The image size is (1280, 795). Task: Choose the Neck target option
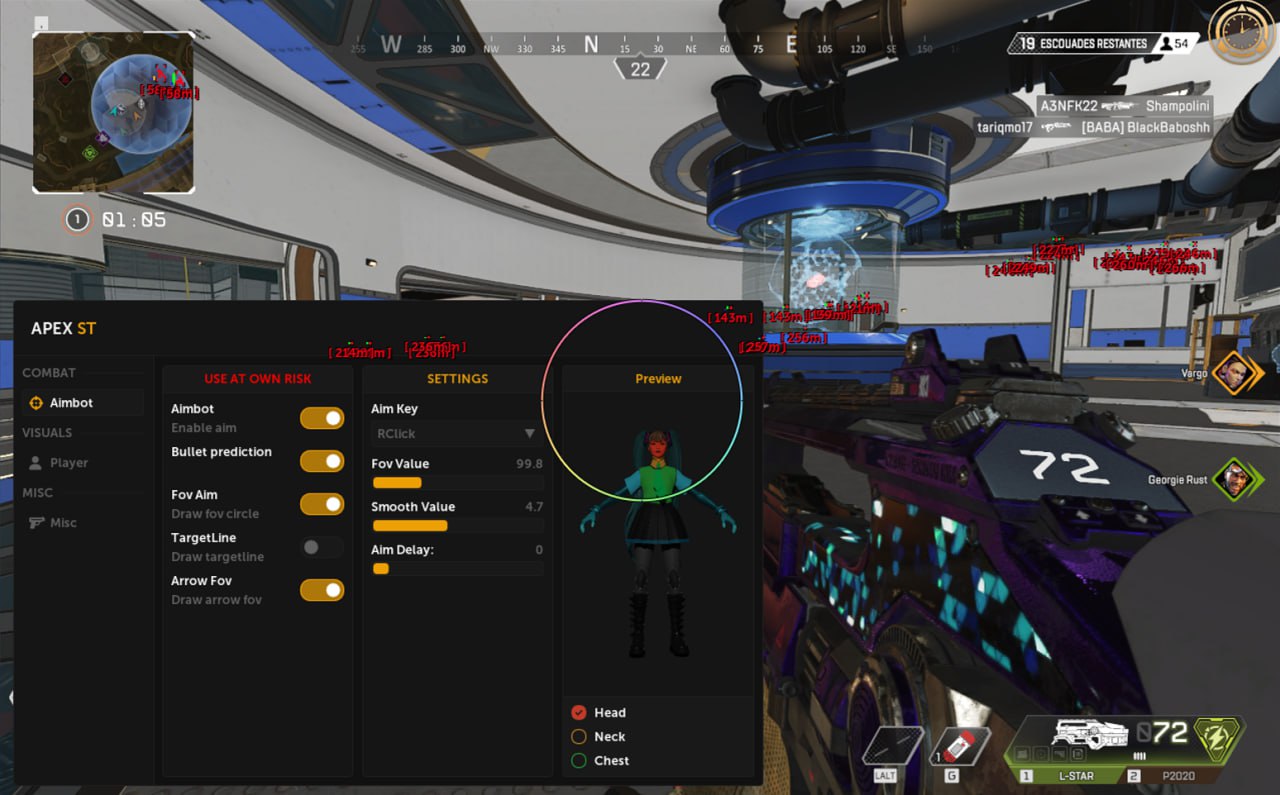coord(579,737)
